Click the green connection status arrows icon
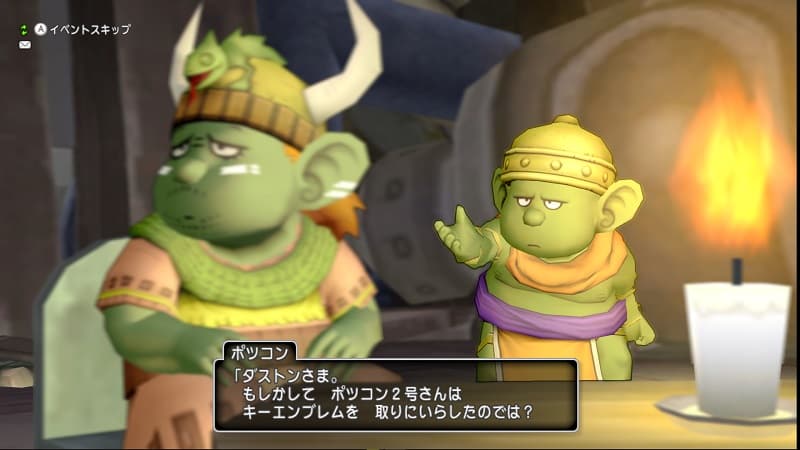Image resolution: width=800 pixels, height=450 pixels. (24, 30)
